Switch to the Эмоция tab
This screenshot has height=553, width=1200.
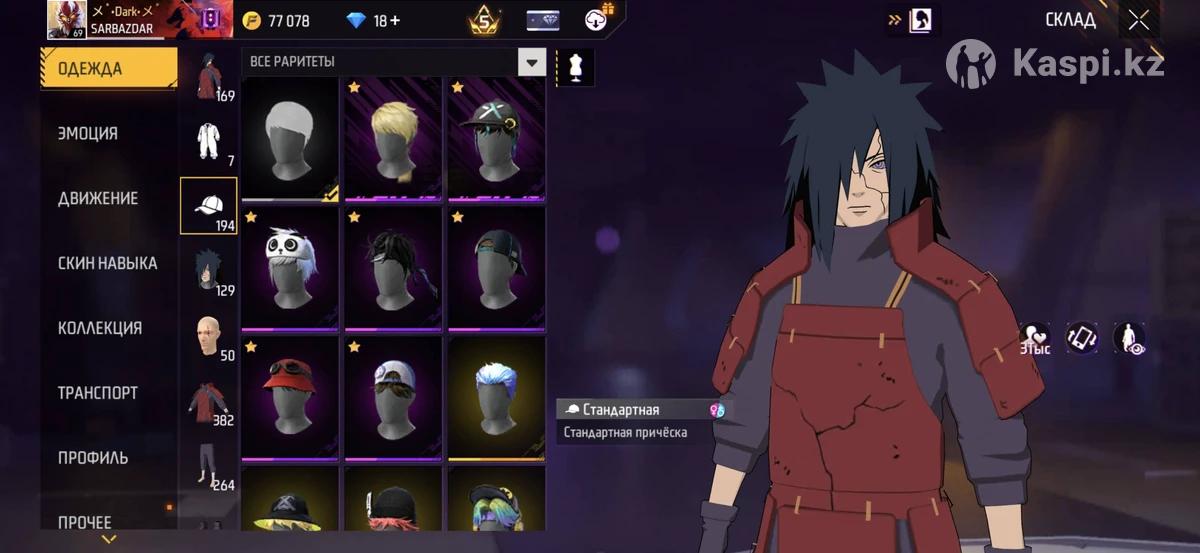(88, 134)
